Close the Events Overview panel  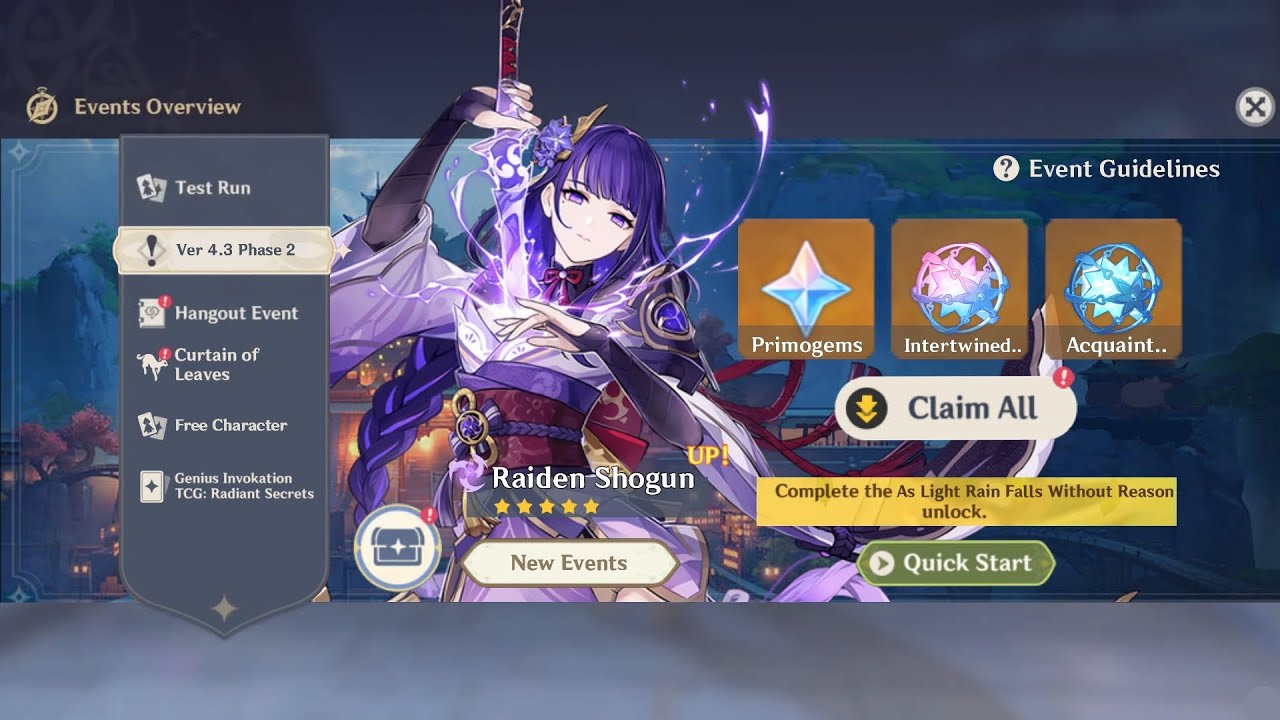[x=1255, y=106]
